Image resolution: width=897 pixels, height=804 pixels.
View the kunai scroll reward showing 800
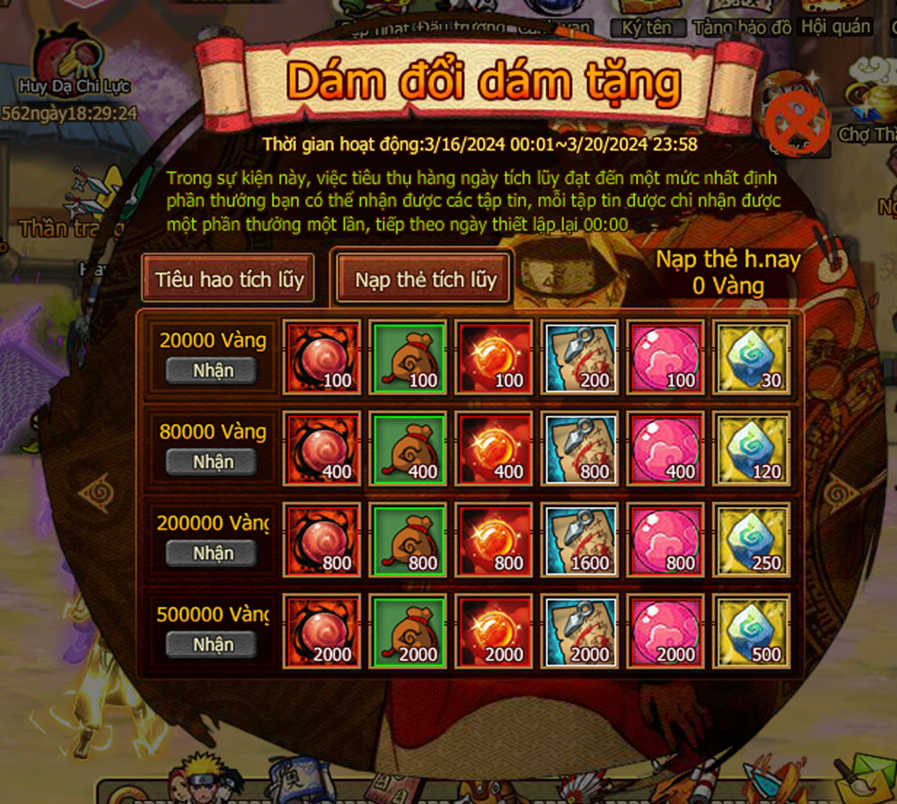580,447
